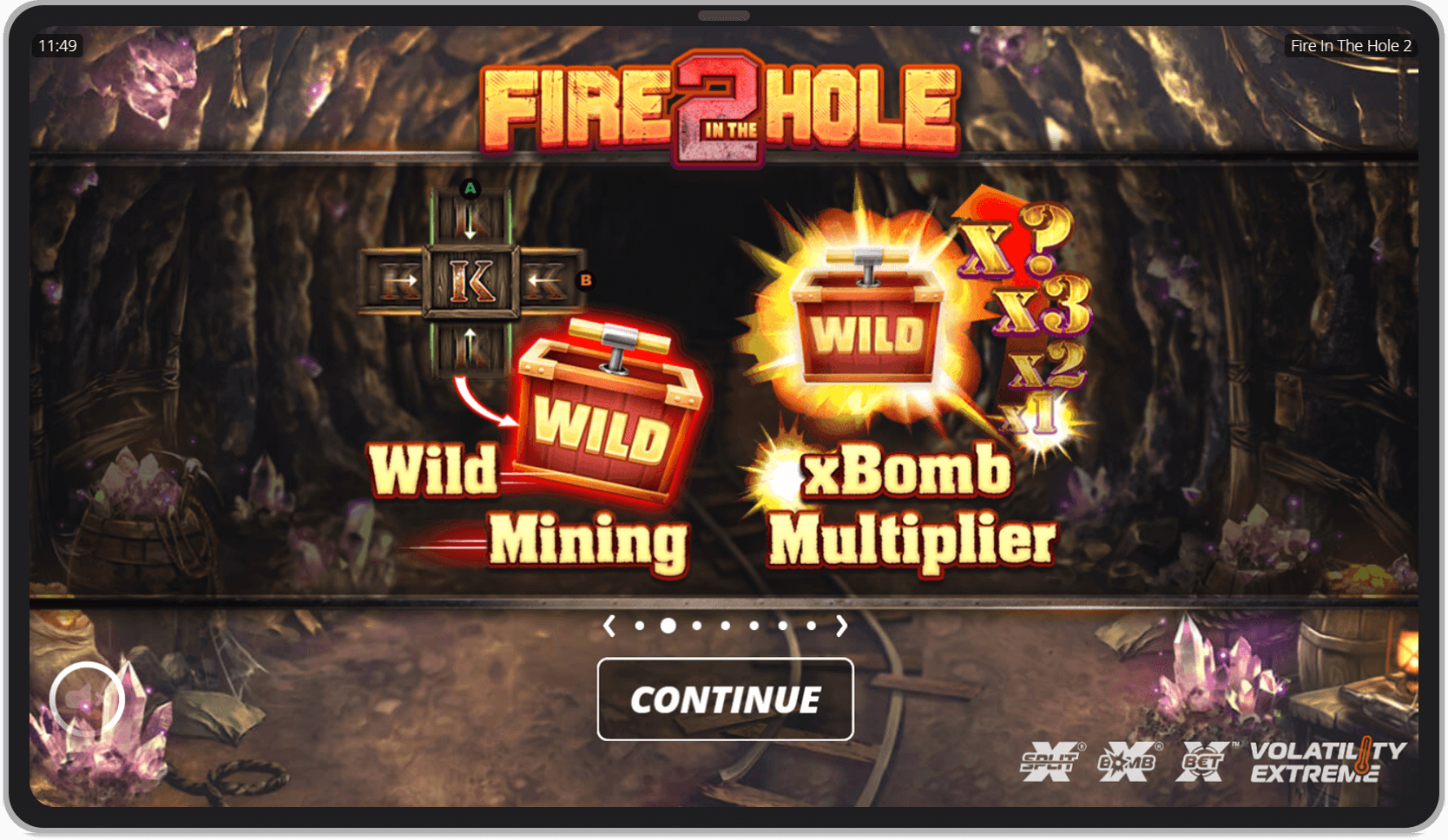Image resolution: width=1448 pixels, height=840 pixels.
Task: Go to the previous info slide arrow
Action: (609, 625)
